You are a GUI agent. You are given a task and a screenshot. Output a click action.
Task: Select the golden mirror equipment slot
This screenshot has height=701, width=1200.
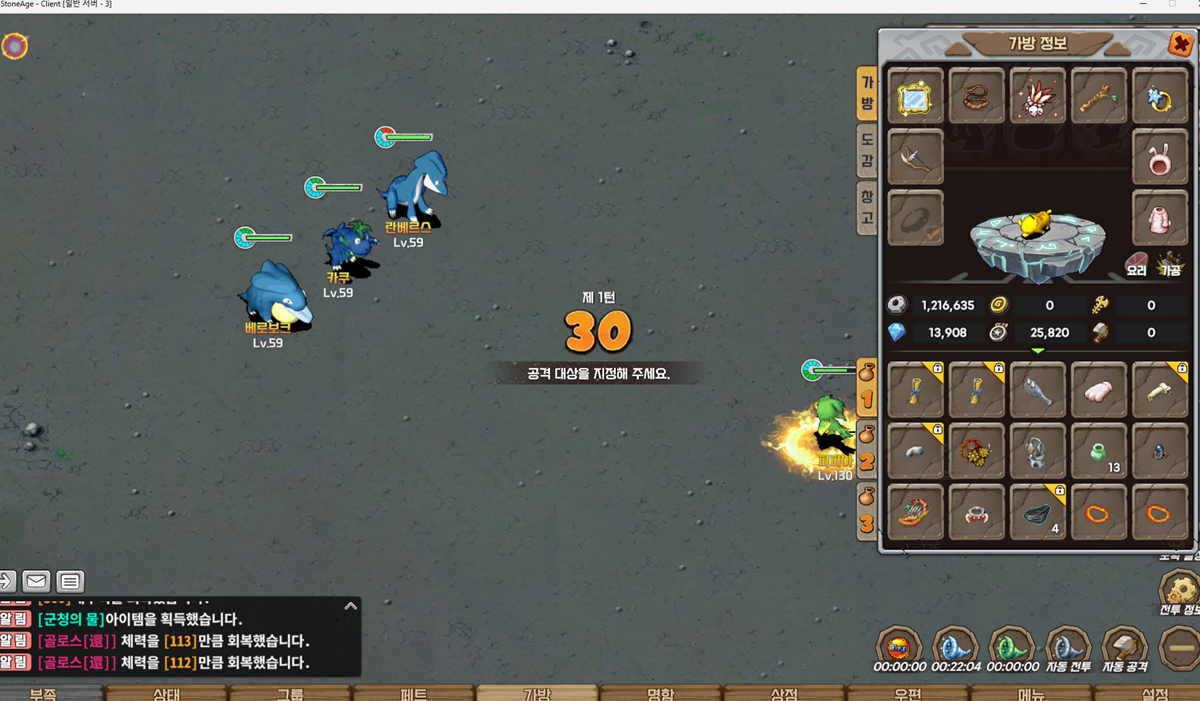click(x=915, y=97)
